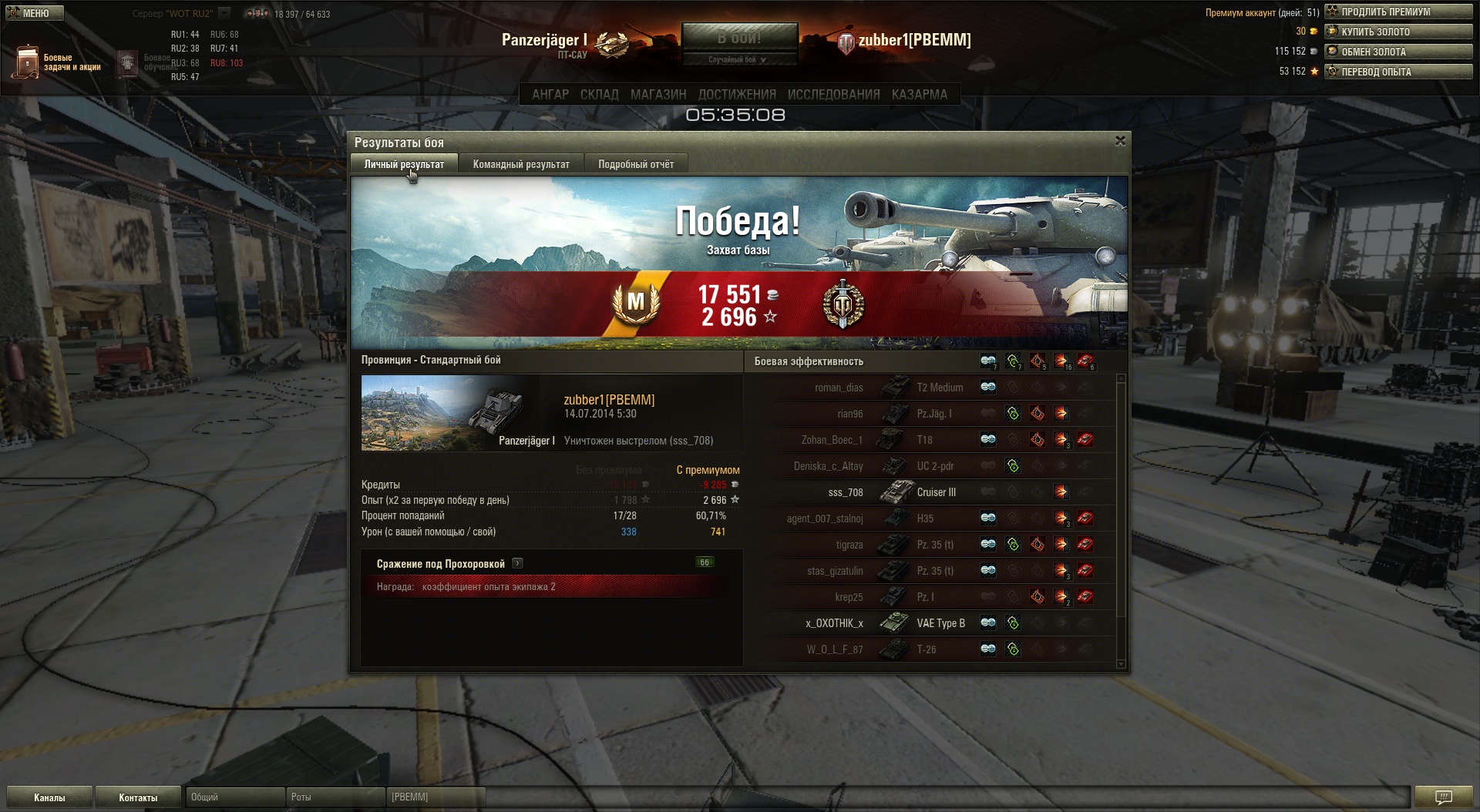The image size is (1480, 812).
Task: Show the Контакты list
Action: click(138, 797)
